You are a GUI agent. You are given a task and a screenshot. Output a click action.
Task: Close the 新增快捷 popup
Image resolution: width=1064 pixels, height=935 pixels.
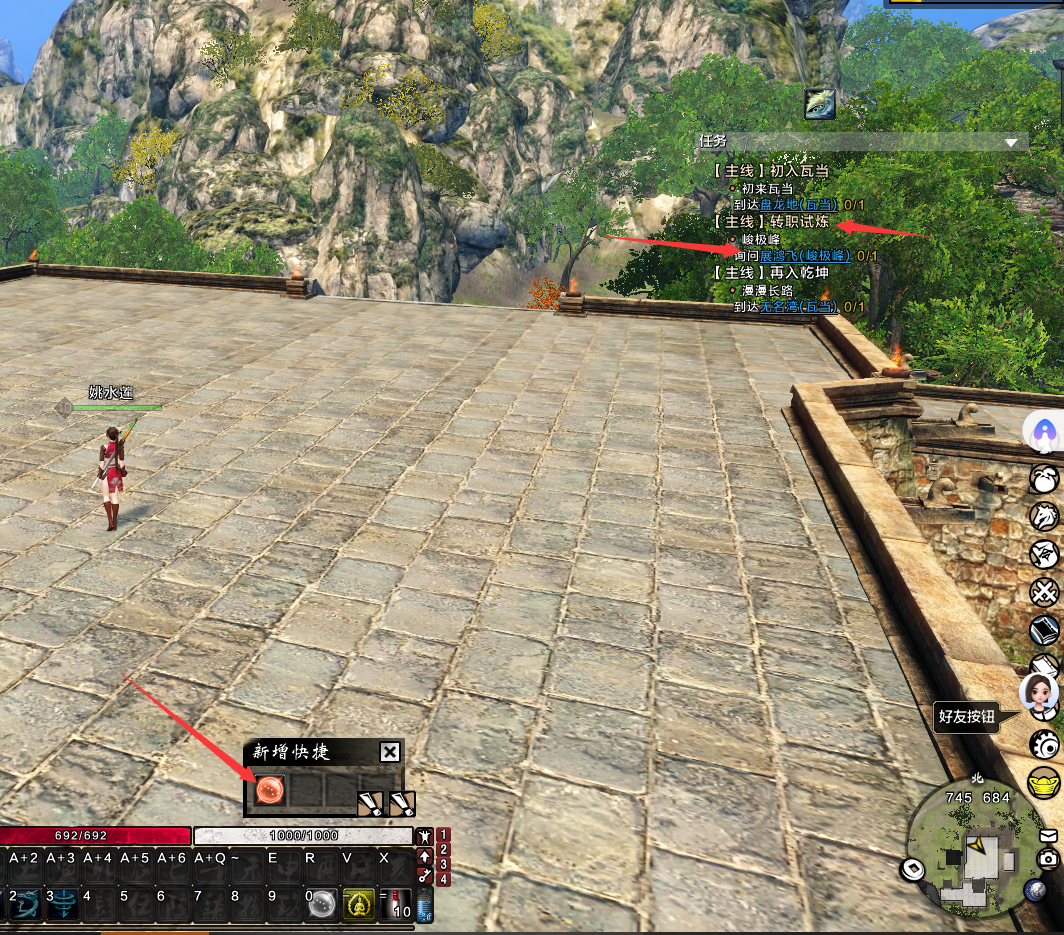point(390,753)
